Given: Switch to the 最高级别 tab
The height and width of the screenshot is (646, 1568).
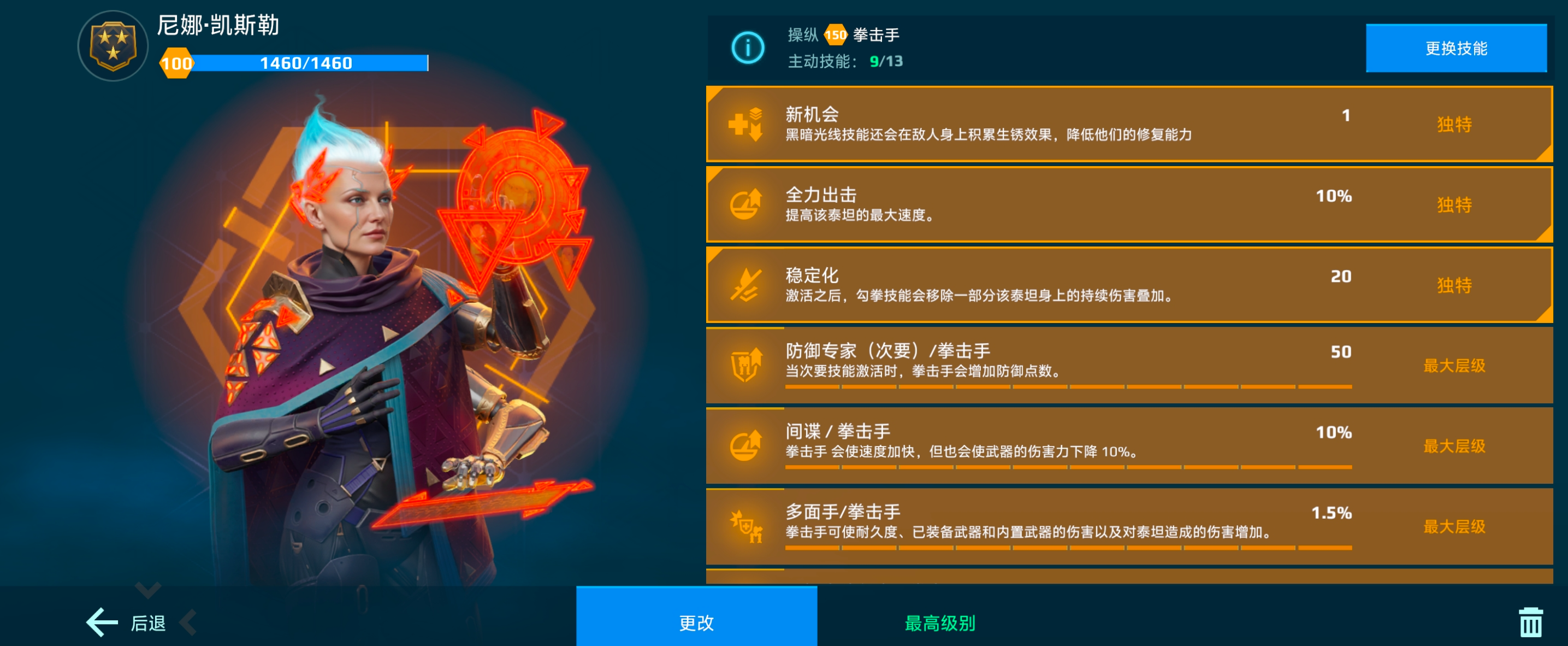Looking at the screenshot, I should [x=940, y=622].
